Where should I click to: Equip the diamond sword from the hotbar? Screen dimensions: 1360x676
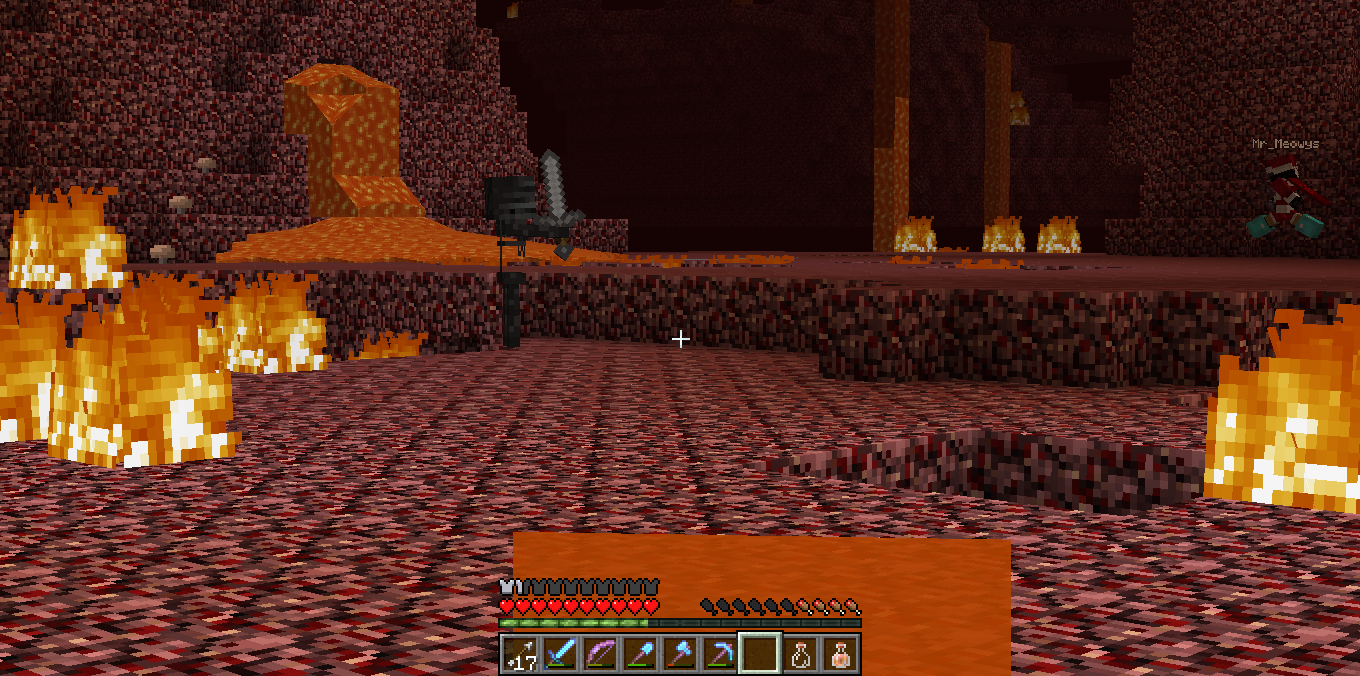coord(560,654)
